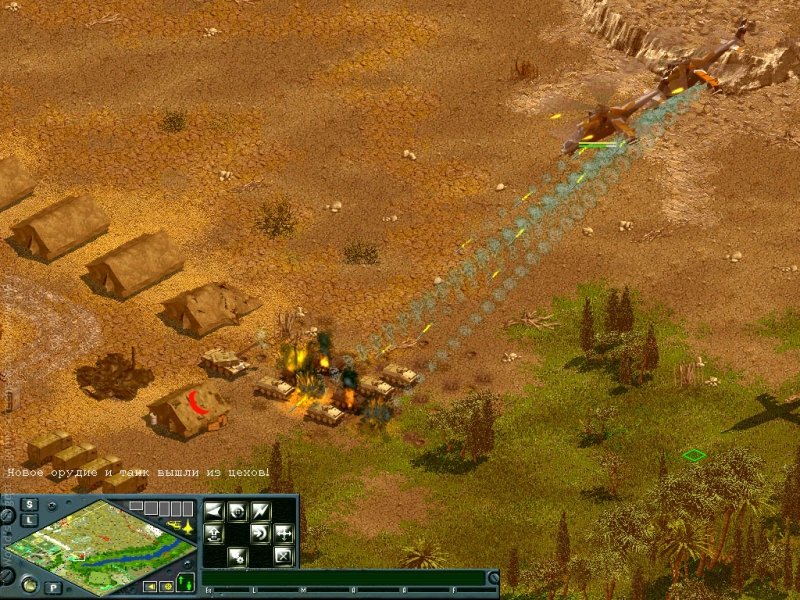The height and width of the screenshot is (600, 800).
Task: Click the X cancel command button
Action: point(283,556)
